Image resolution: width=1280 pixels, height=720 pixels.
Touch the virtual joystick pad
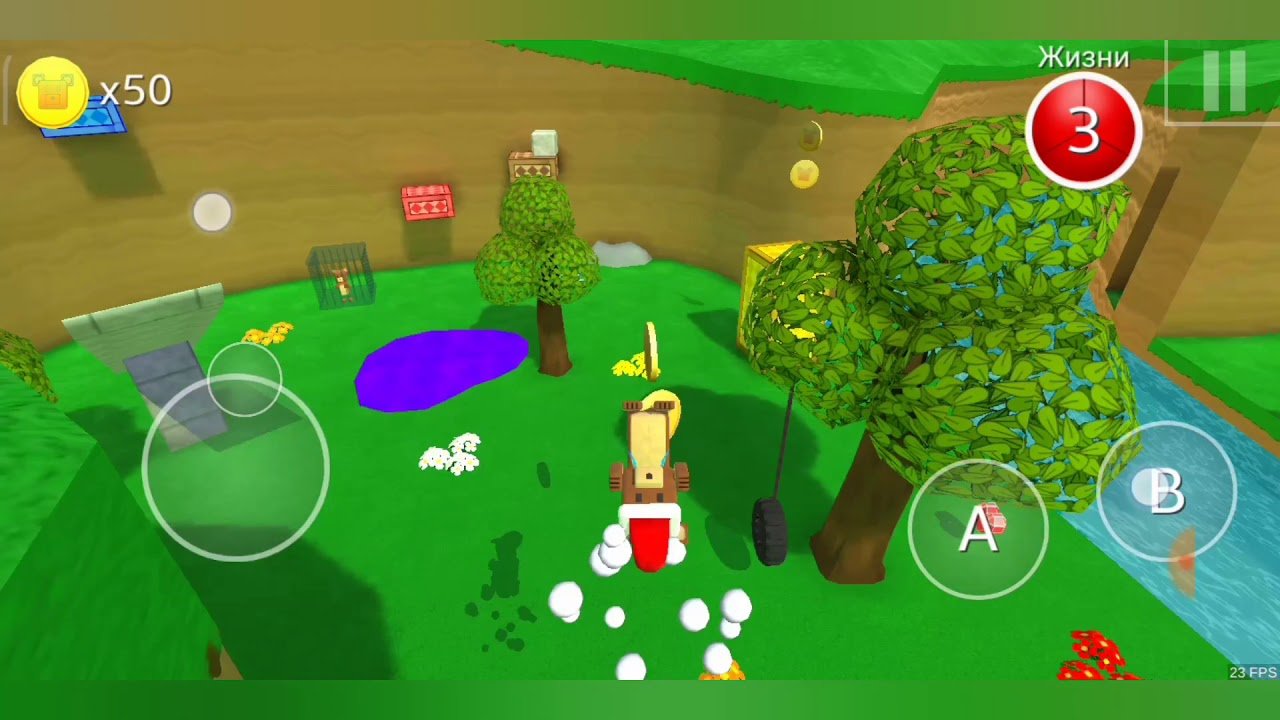[x=236, y=468]
